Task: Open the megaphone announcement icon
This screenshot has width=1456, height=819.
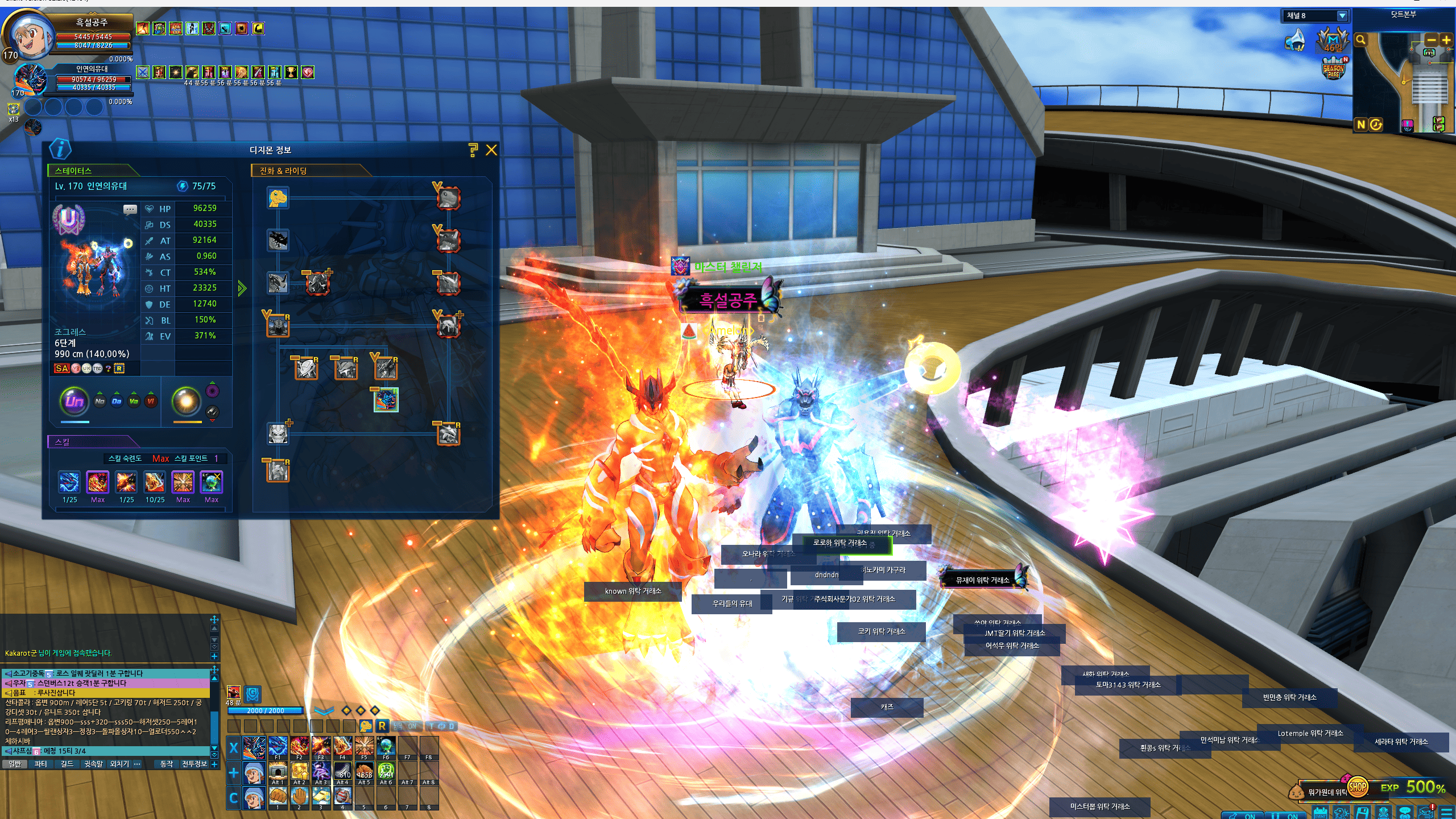Action: (x=1296, y=41)
